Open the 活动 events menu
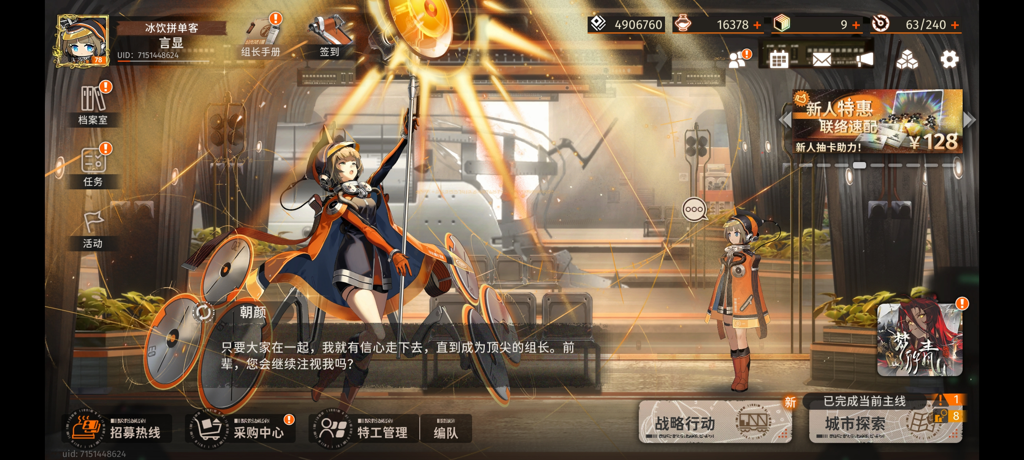 point(93,228)
